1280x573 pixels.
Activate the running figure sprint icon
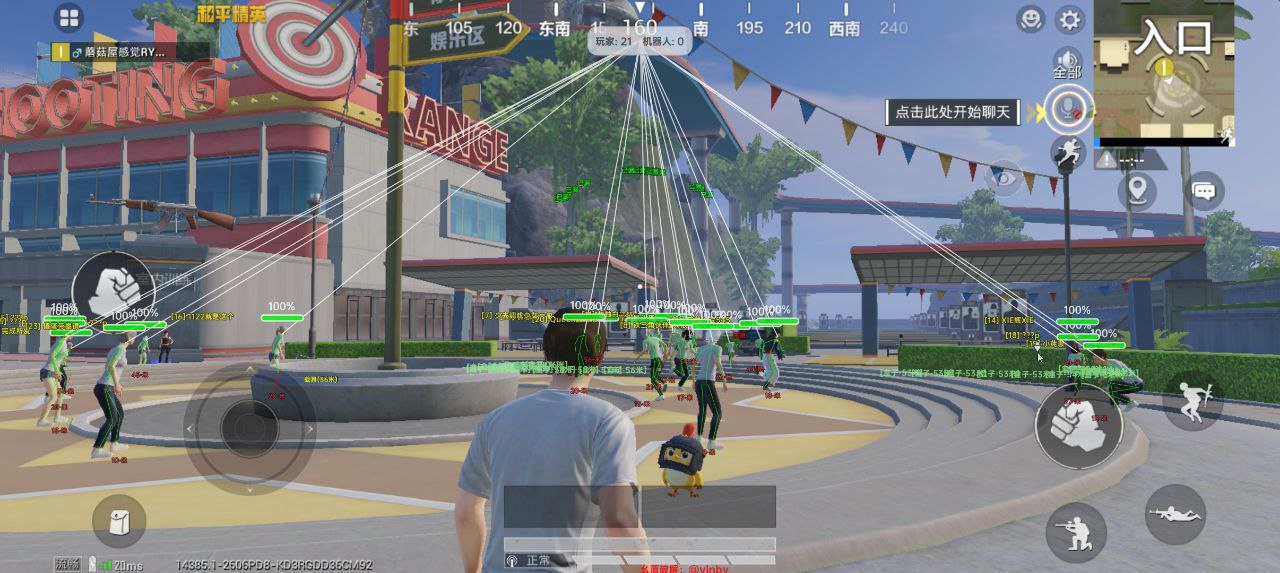pos(1068,153)
